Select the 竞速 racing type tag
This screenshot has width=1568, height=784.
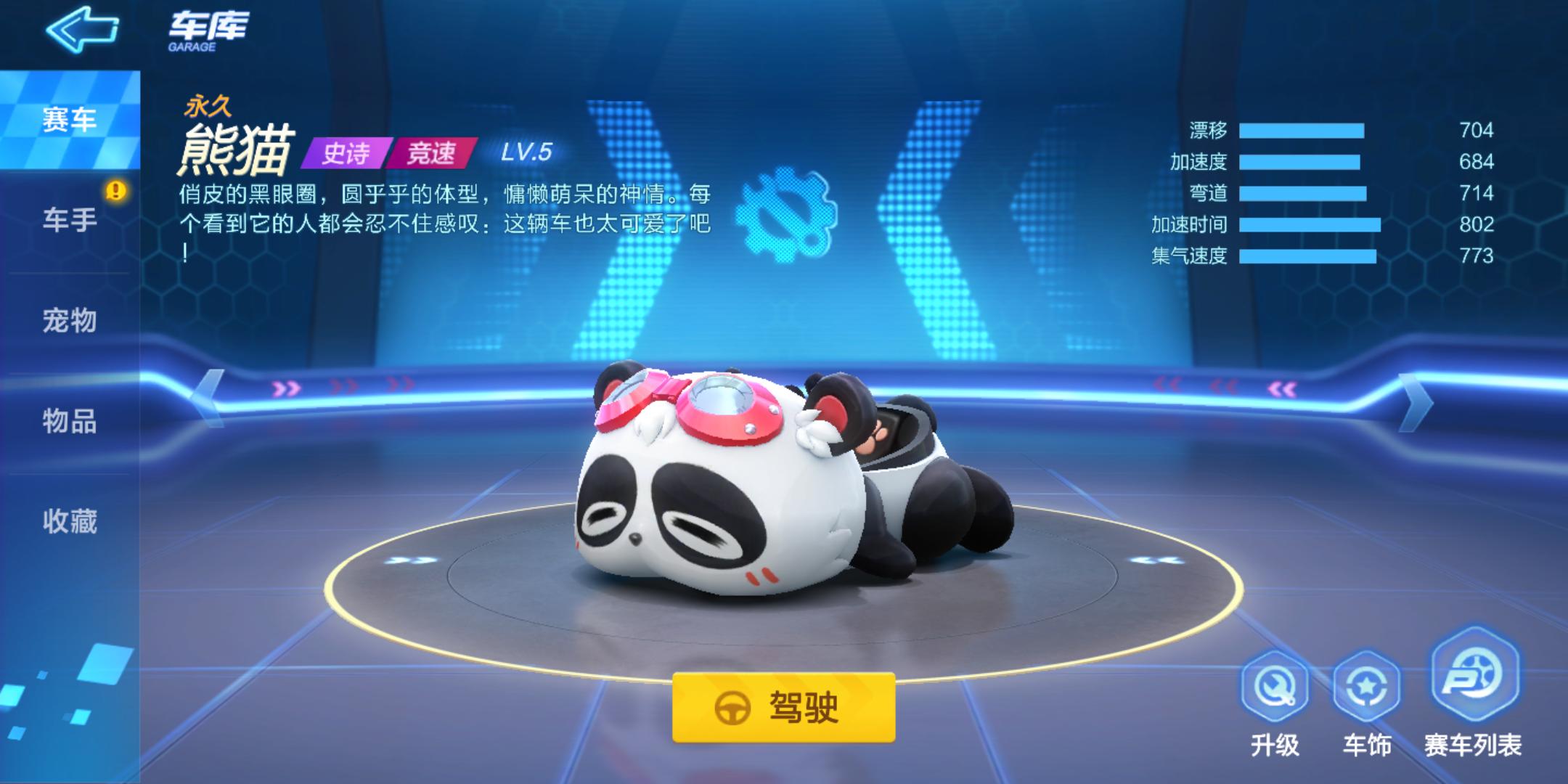click(x=433, y=152)
